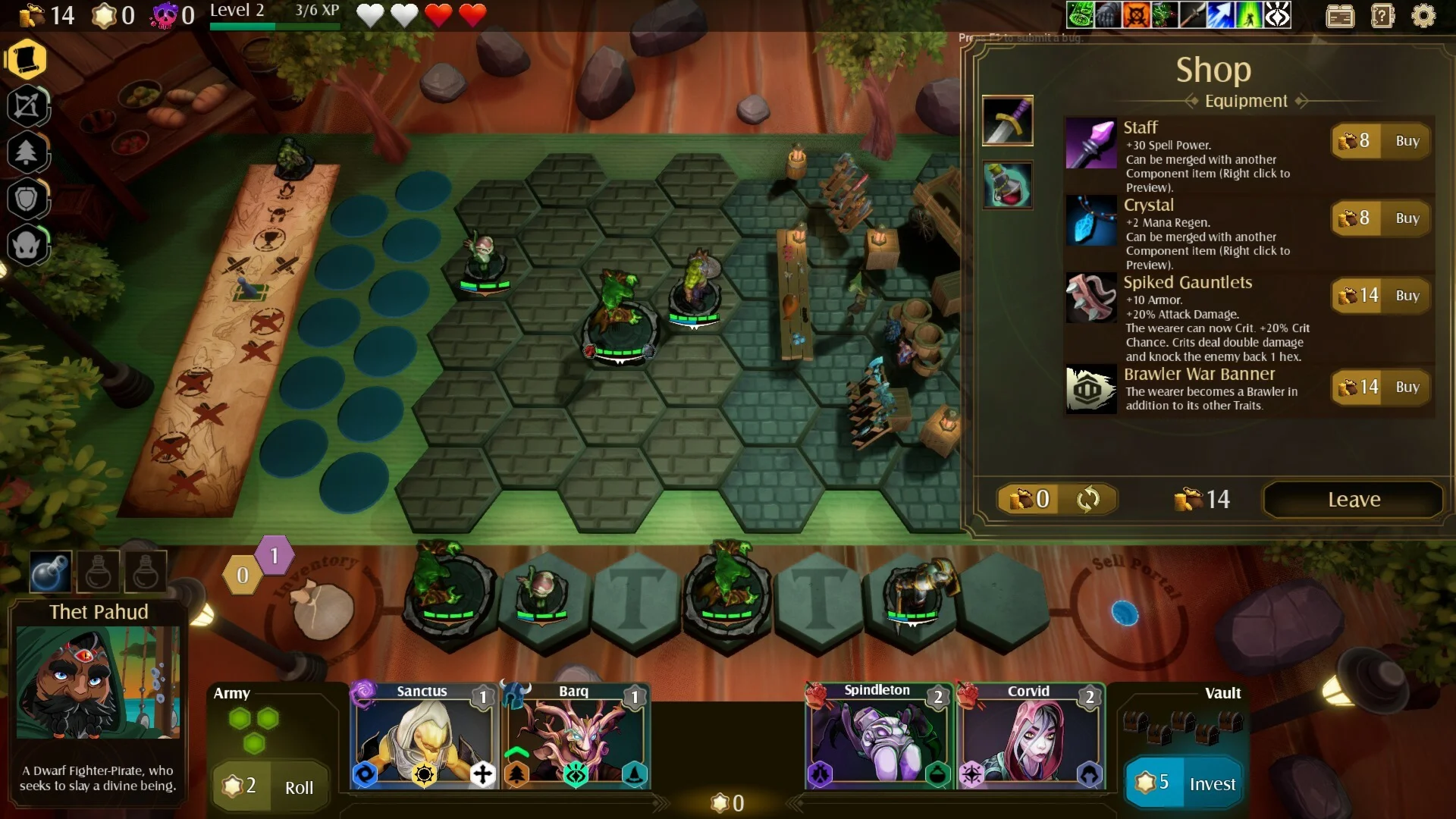Select the potion flask icon in the Shop panel
Viewport: 1456px width, 819px height.
click(1008, 184)
